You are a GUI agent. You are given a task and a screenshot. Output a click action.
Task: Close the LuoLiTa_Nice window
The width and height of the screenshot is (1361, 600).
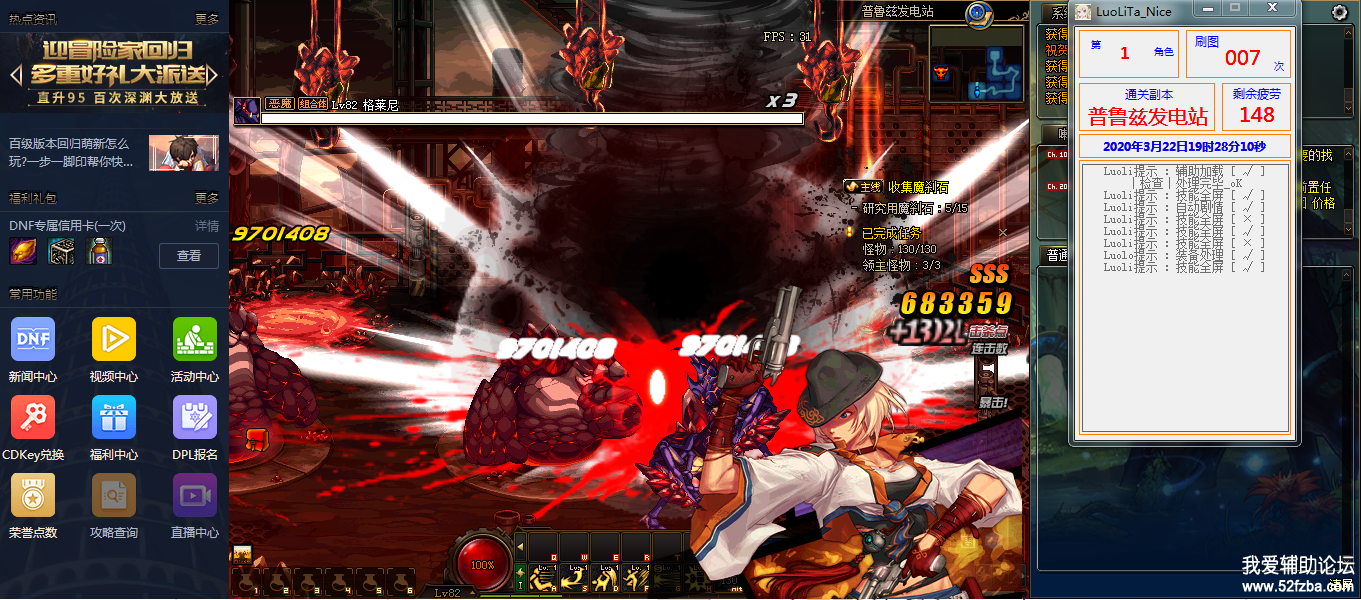click(x=1273, y=9)
